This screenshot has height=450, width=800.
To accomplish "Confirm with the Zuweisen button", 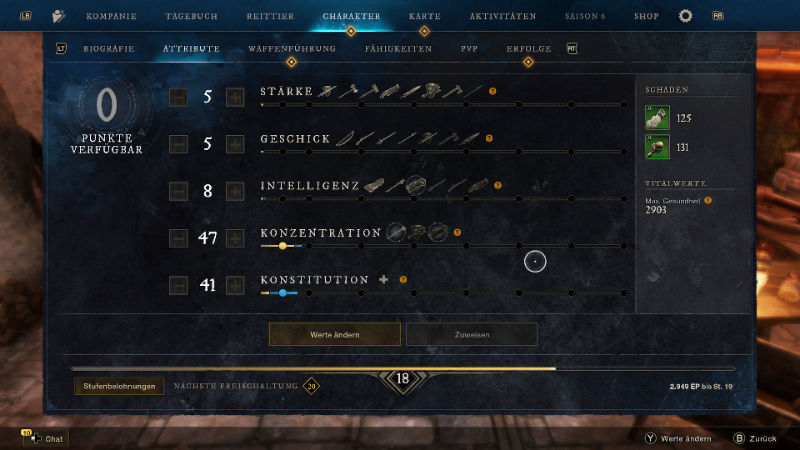I will [x=471, y=334].
